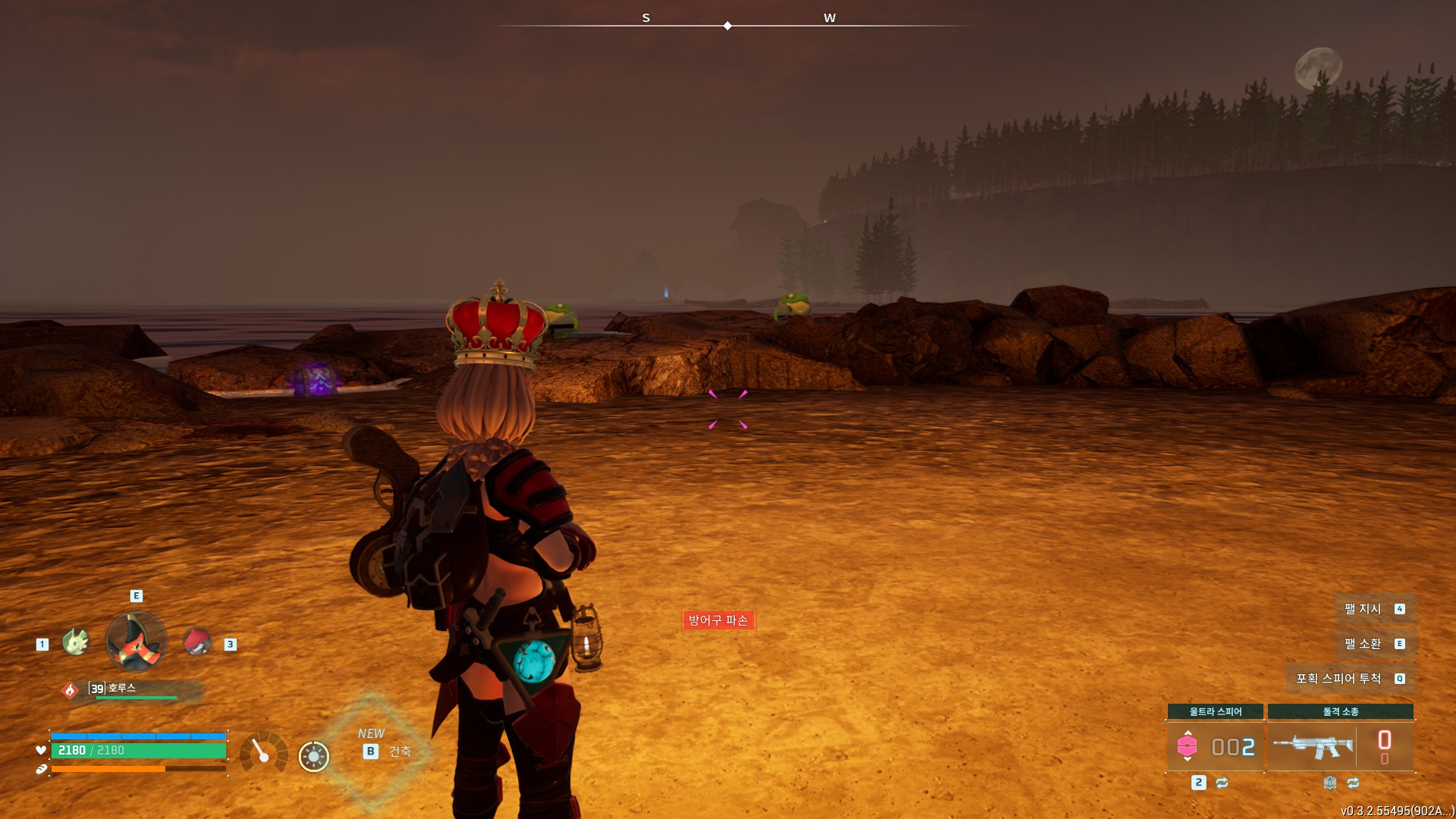Click the temperature gauge dial
Viewport: 1456px width, 819px height.
[x=263, y=752]
